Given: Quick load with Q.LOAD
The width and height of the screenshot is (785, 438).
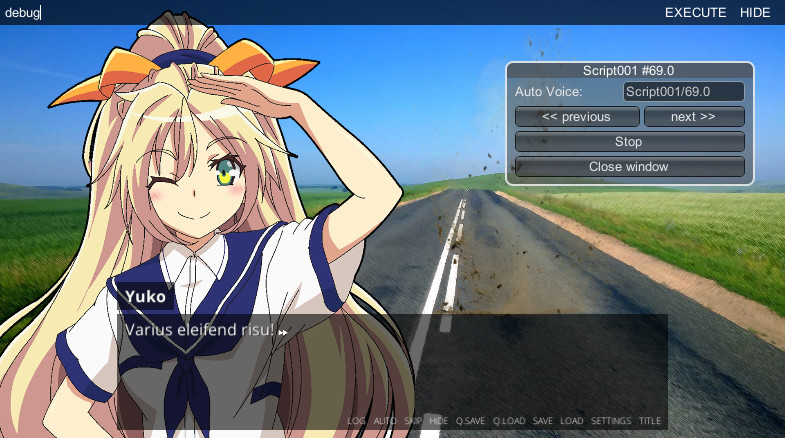Looking at the screenshot, I should pos(509,421).
